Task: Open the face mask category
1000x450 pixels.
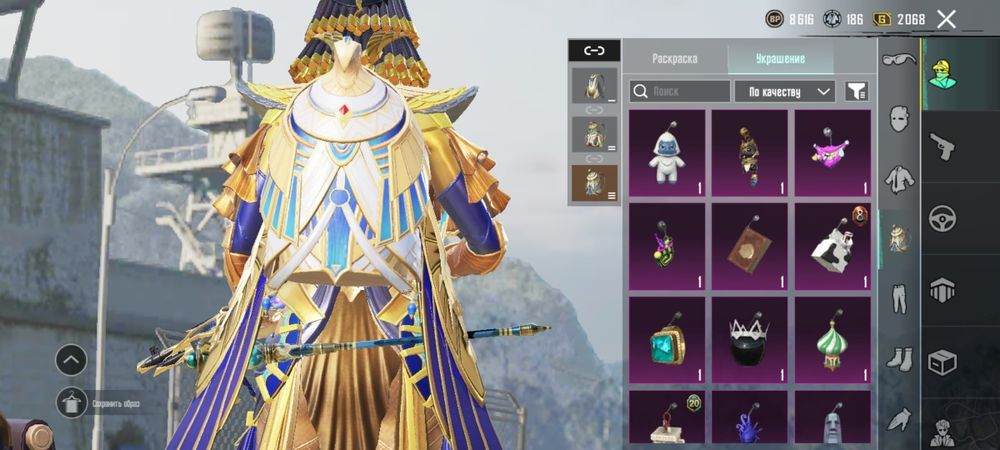Action: click(899, 121)
